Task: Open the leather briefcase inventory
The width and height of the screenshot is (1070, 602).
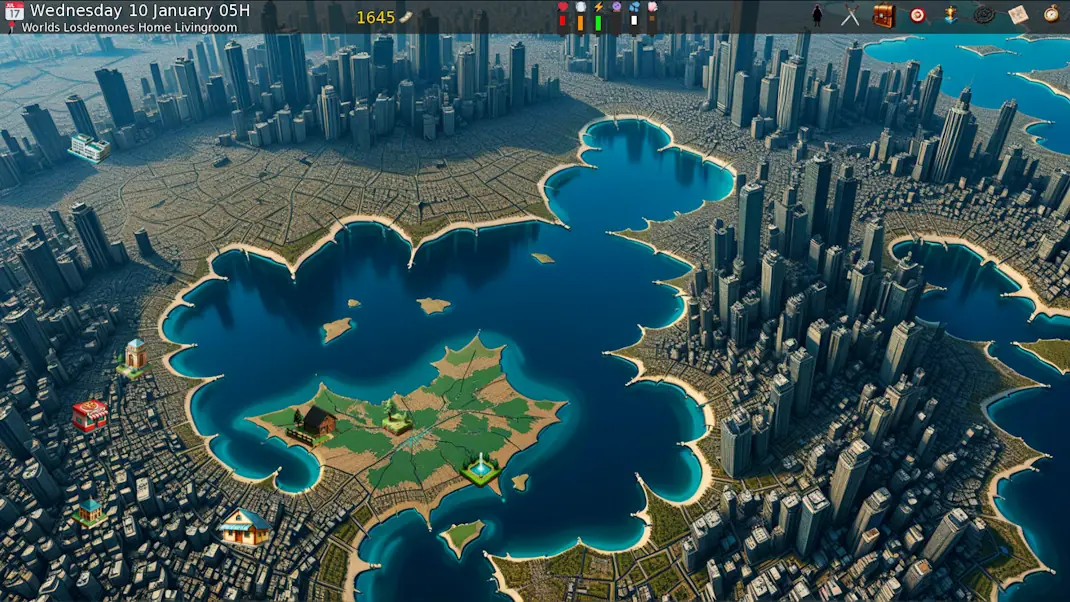Action: 883,15
